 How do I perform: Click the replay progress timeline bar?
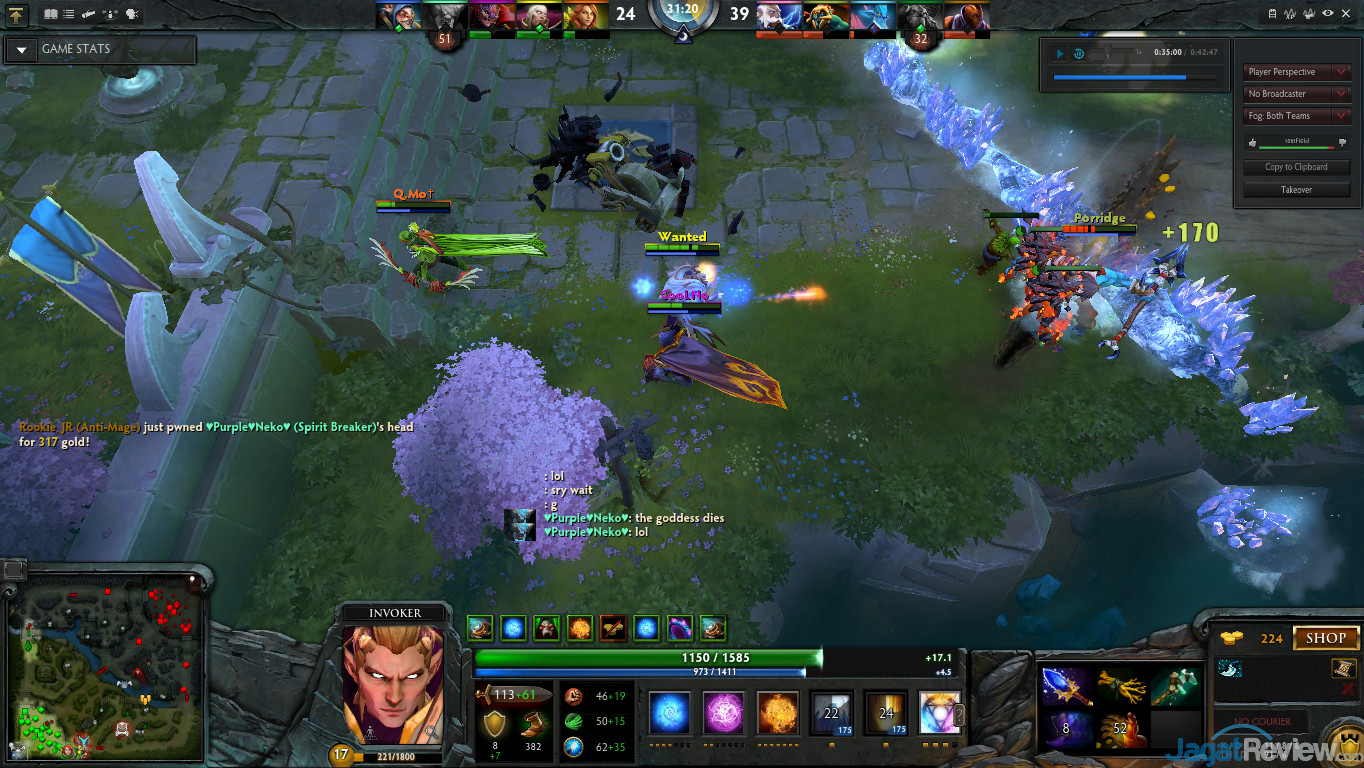click(x=1134, y=76)
